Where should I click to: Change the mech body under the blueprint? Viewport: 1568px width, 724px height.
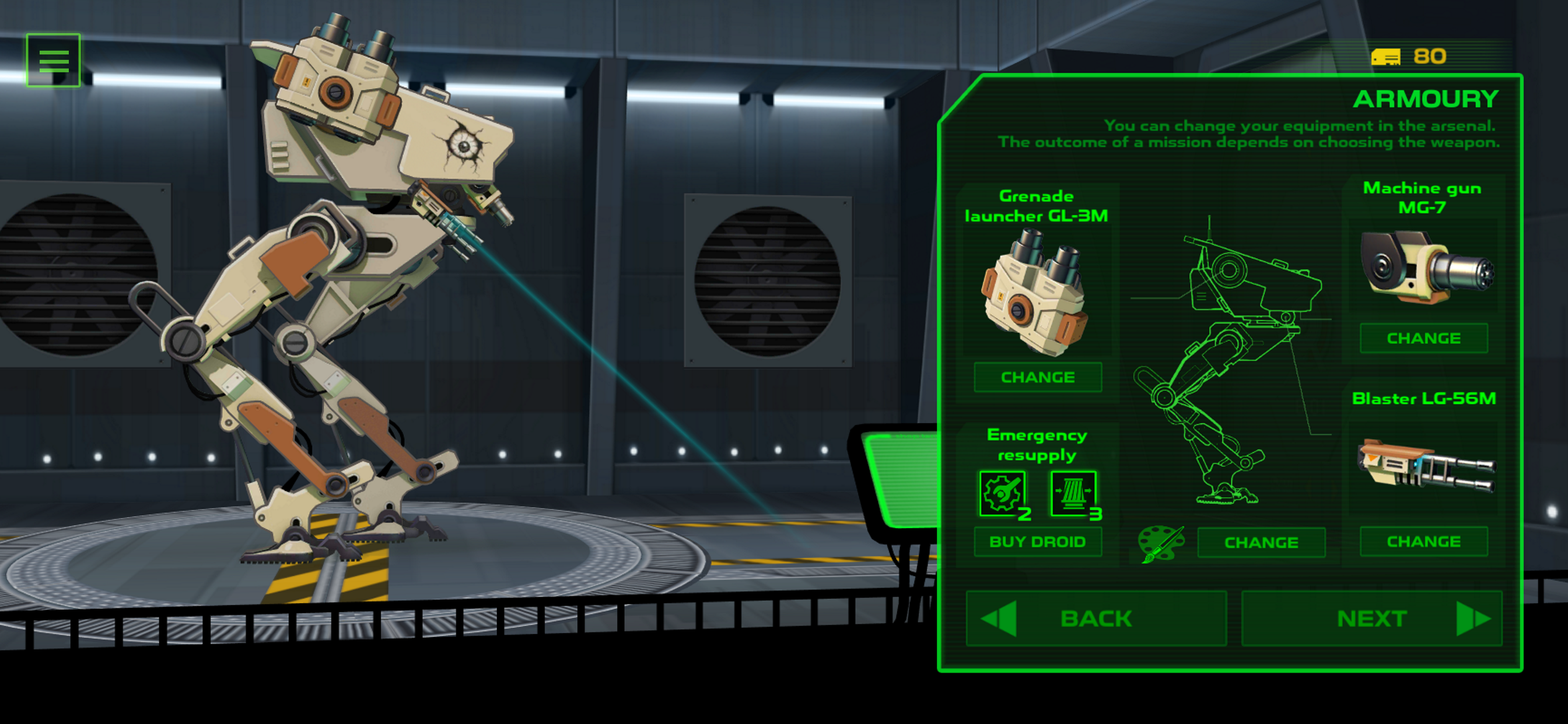[1261, 542]
